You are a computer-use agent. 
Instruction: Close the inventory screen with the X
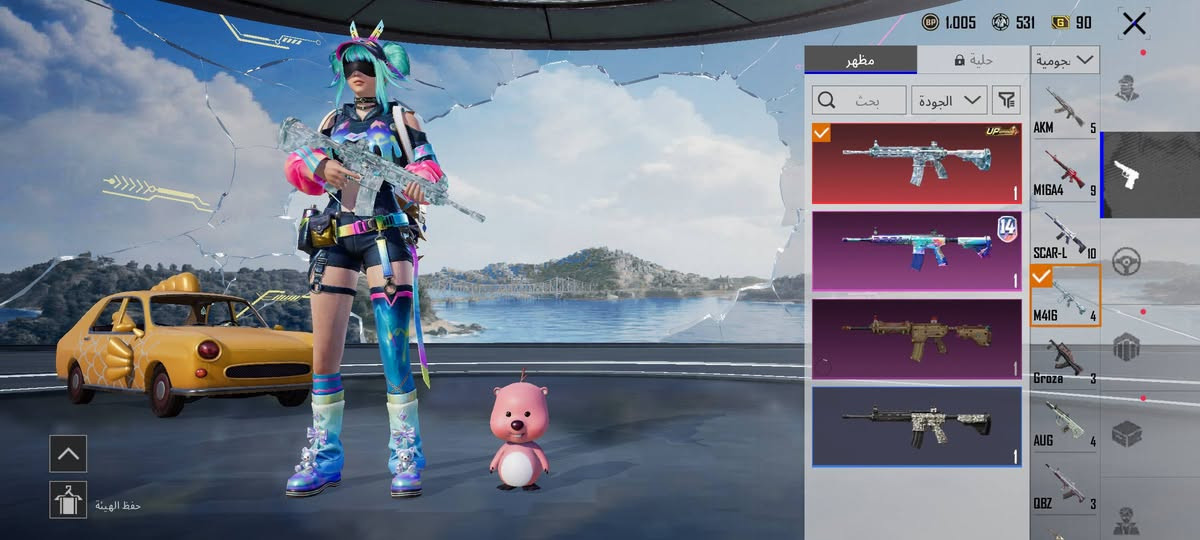click(1134, 24)
